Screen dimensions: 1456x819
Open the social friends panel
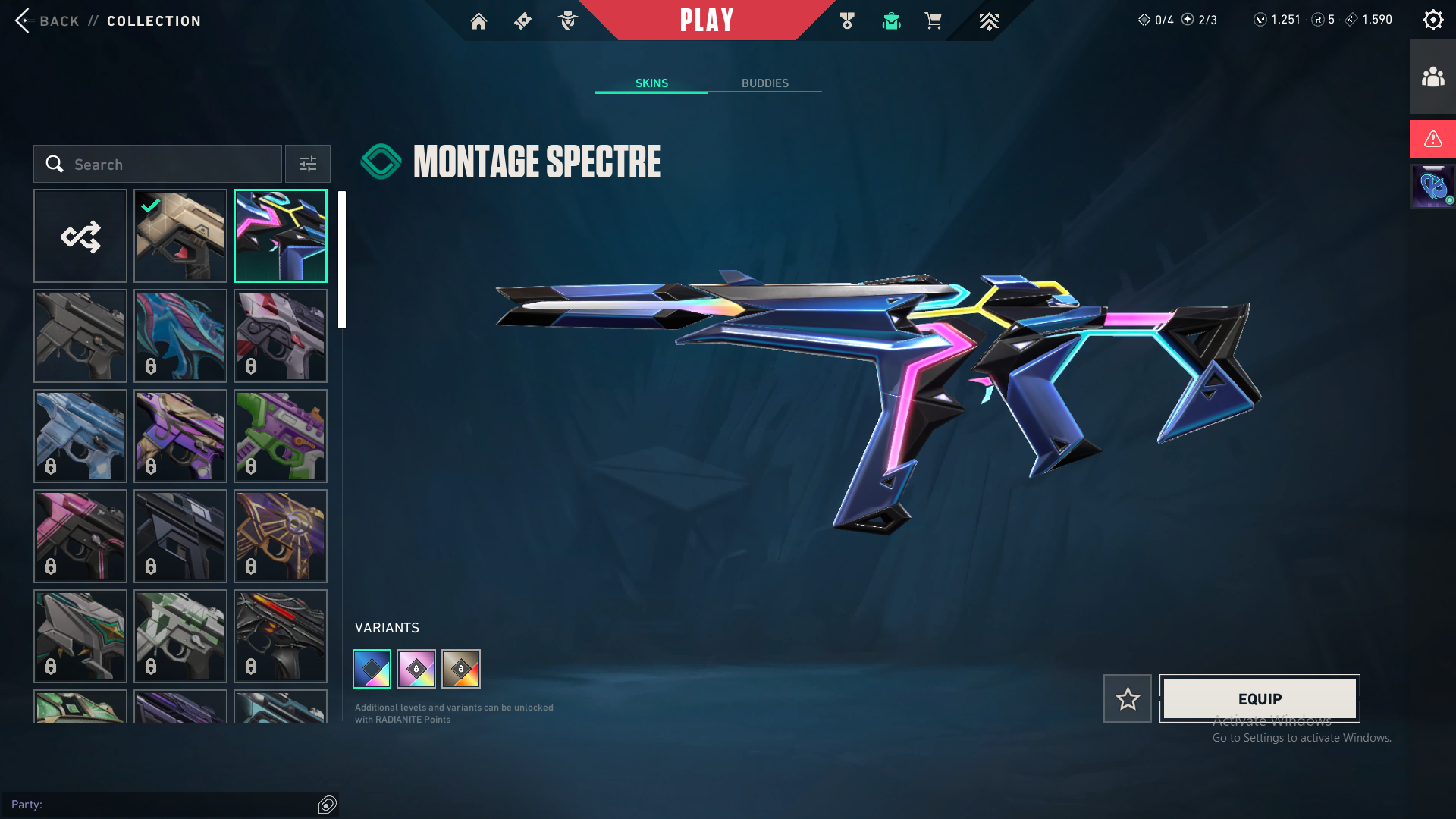point(1432,77)
